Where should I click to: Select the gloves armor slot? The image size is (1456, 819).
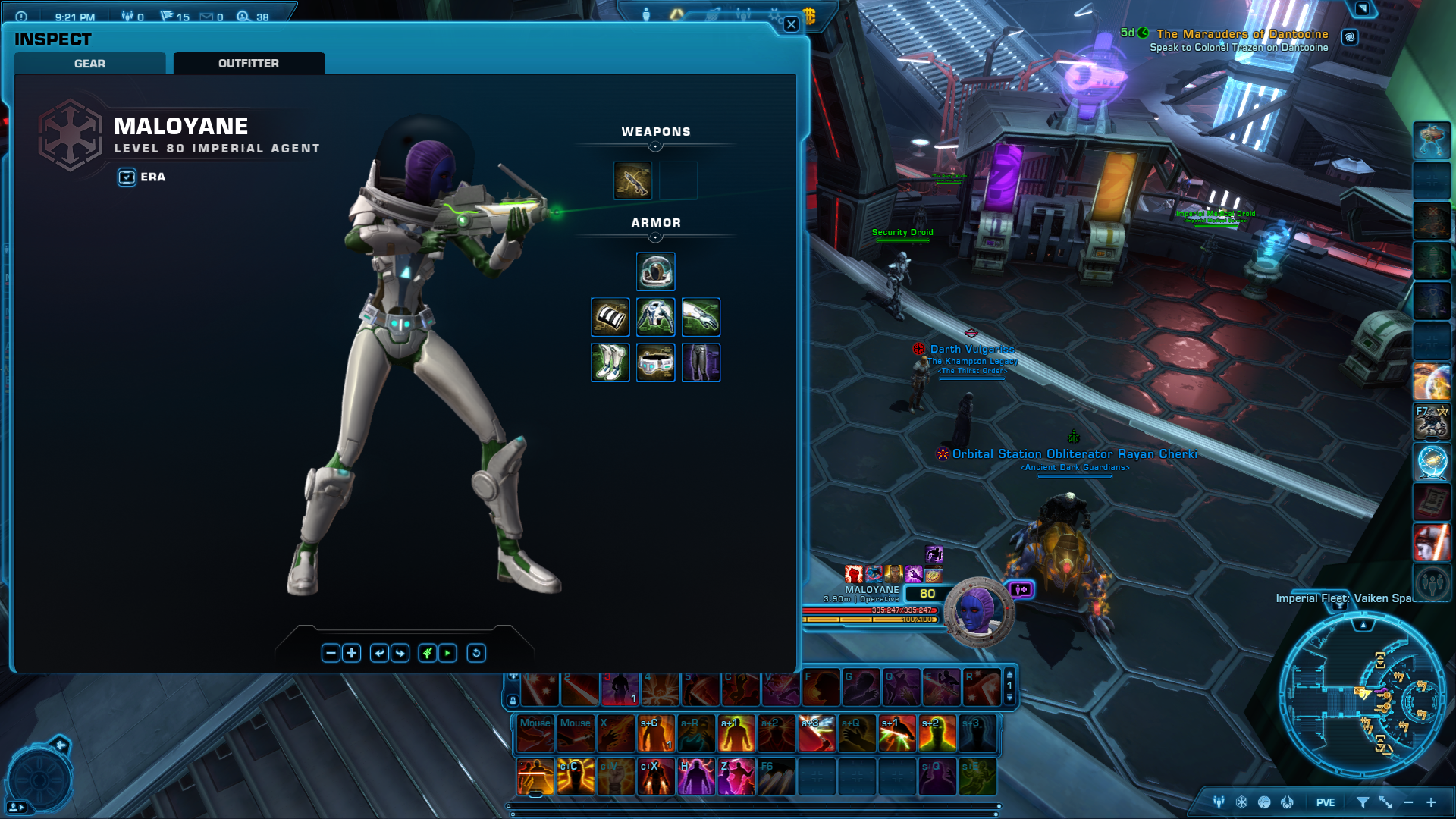(701, 317)
